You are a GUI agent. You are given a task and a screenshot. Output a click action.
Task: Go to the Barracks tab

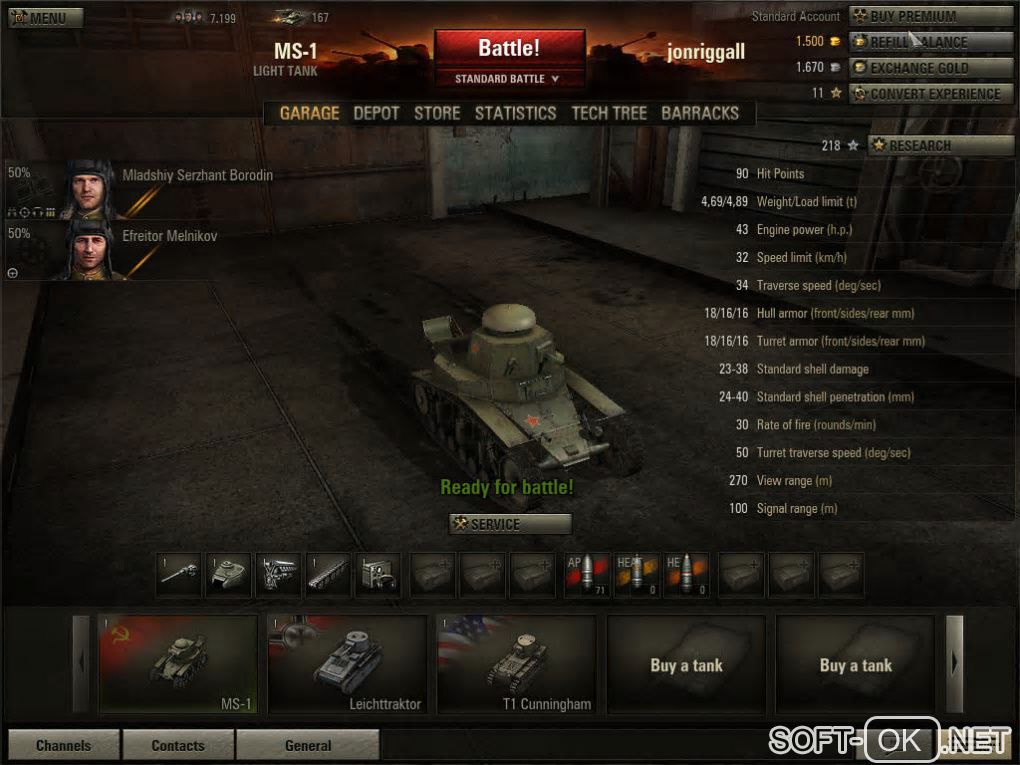point(700,113)
